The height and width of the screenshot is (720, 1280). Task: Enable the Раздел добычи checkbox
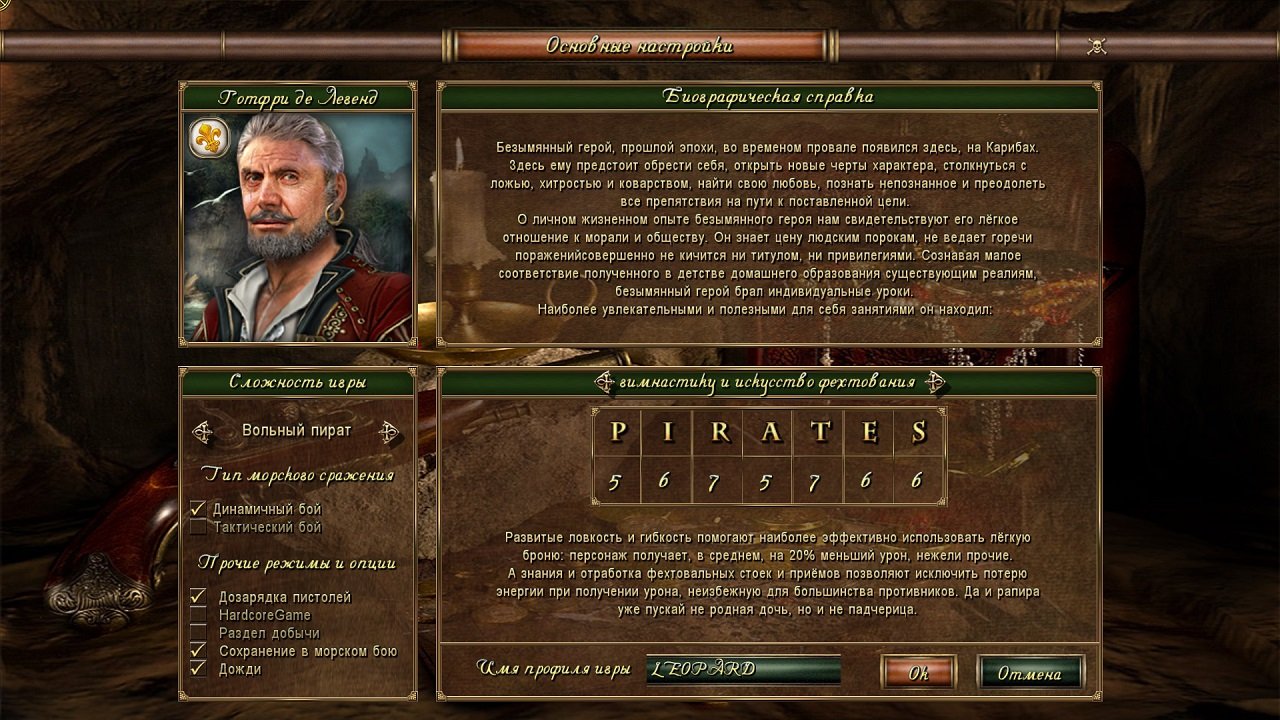[x=198, y=633]
